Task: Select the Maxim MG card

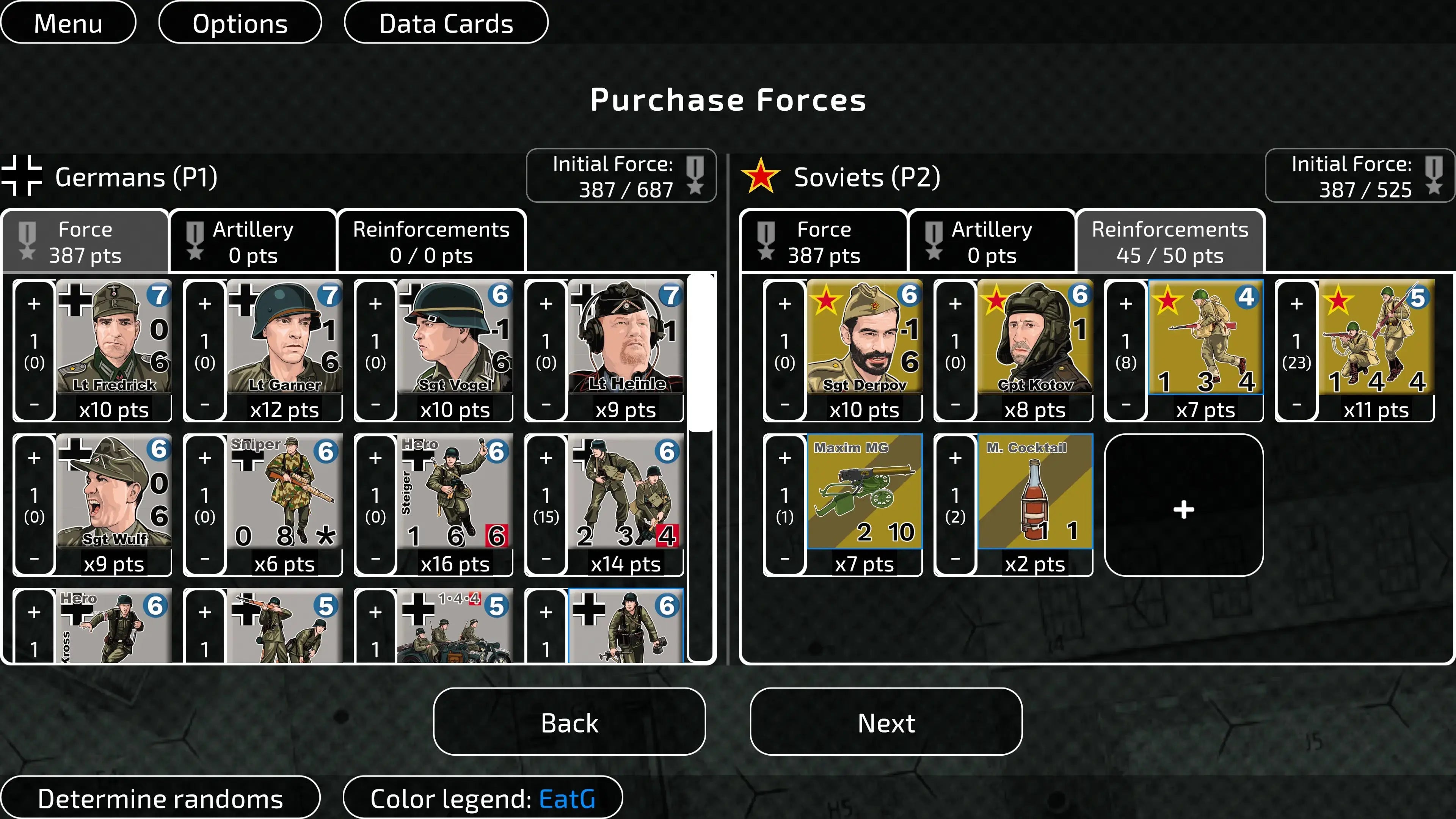Action: tap(864, 492)
